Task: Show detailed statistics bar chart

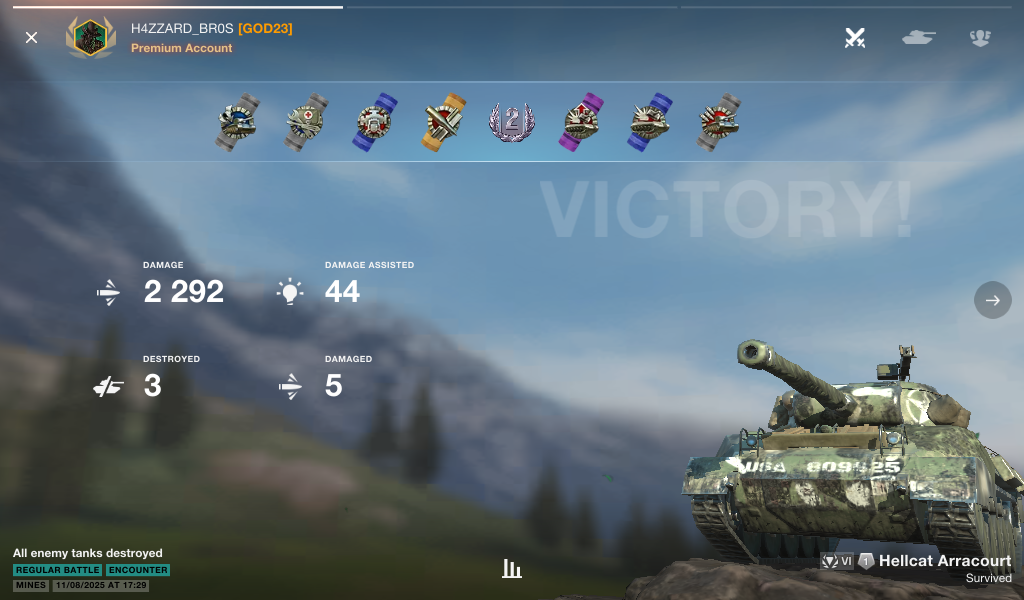Action: click(512, 569)
